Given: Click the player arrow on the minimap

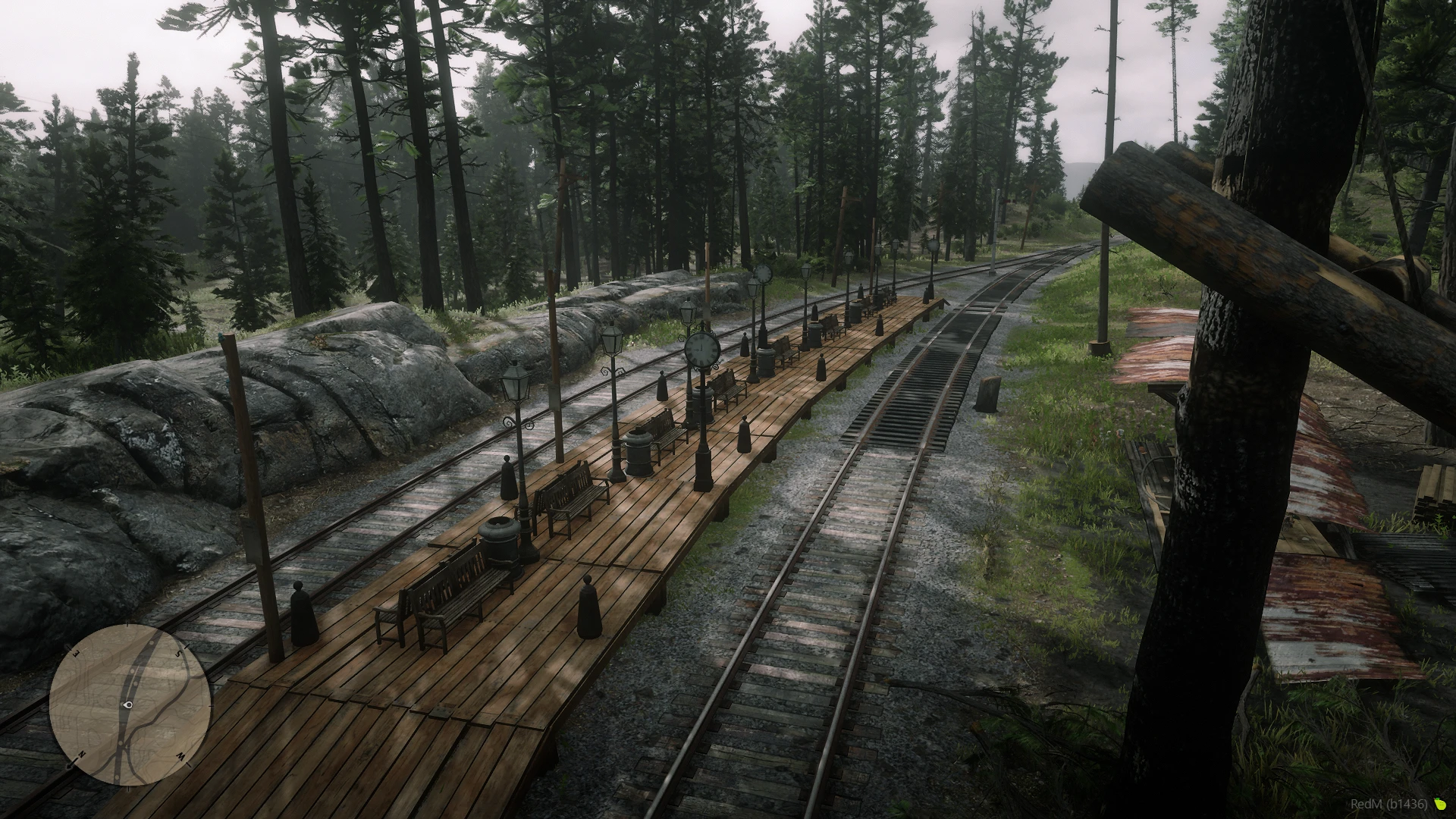Looking at the screenshot, I should pyautogui.click(x=128, y=705).
